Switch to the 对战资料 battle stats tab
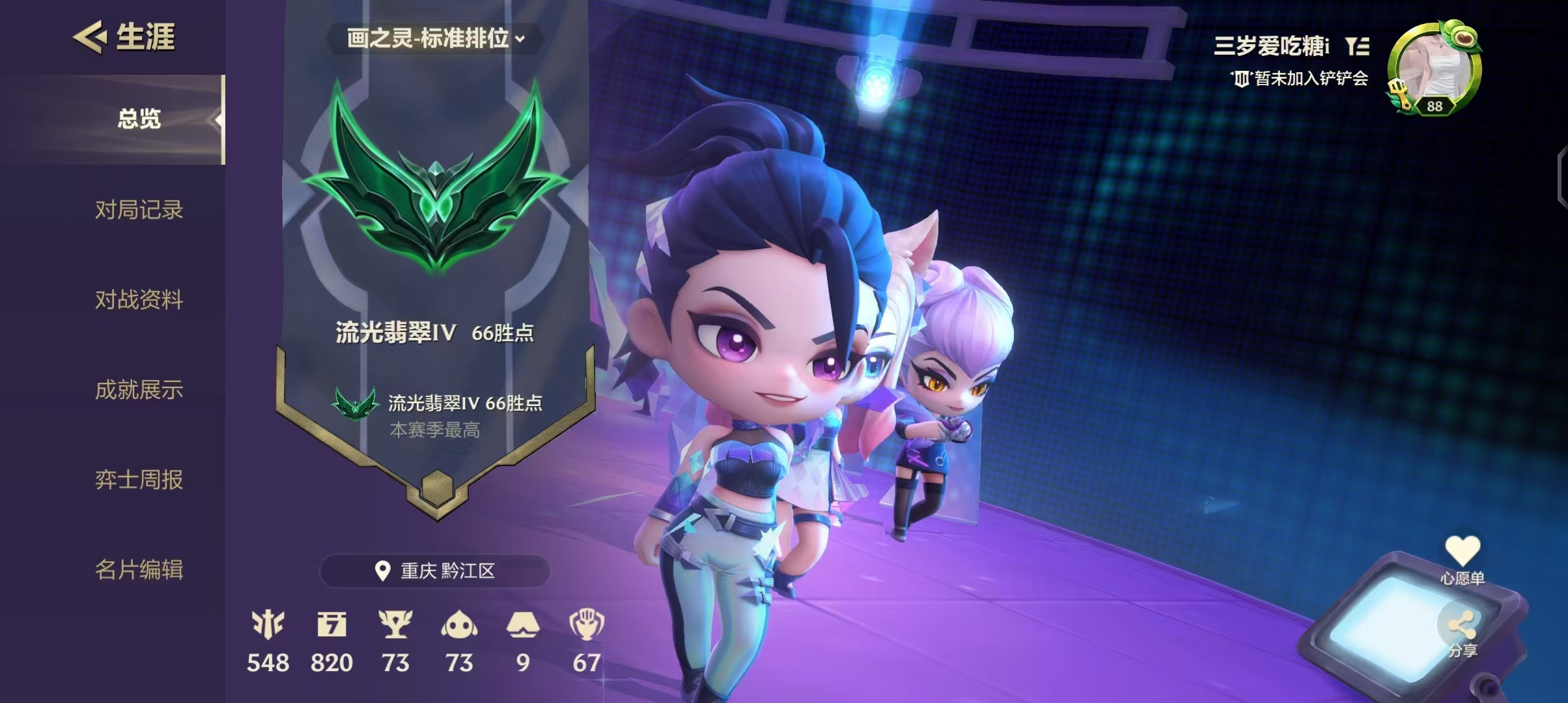The image size is (1568, 703). tap(139, 300)
